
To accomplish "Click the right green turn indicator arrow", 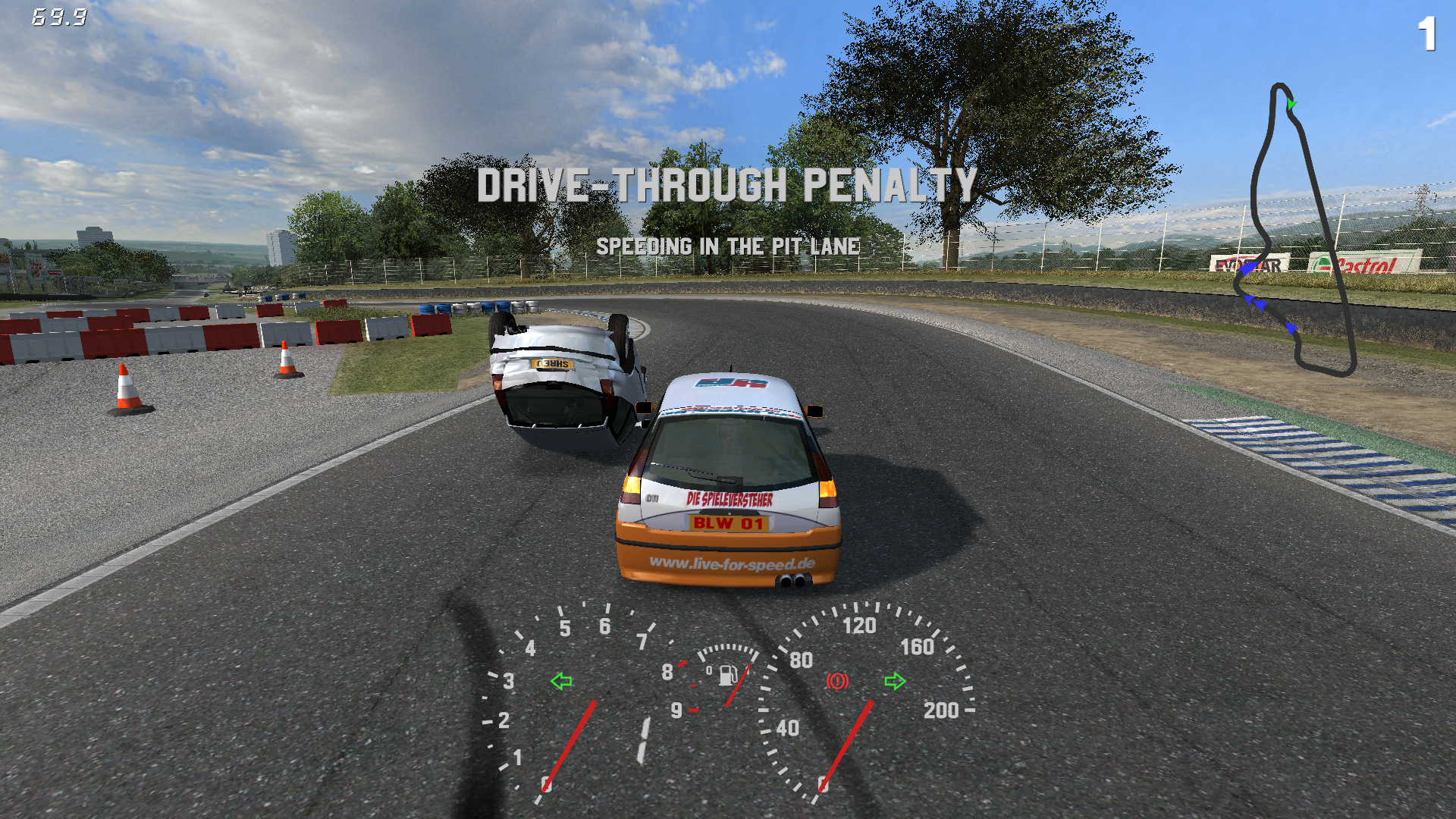I will coord(895,681).
